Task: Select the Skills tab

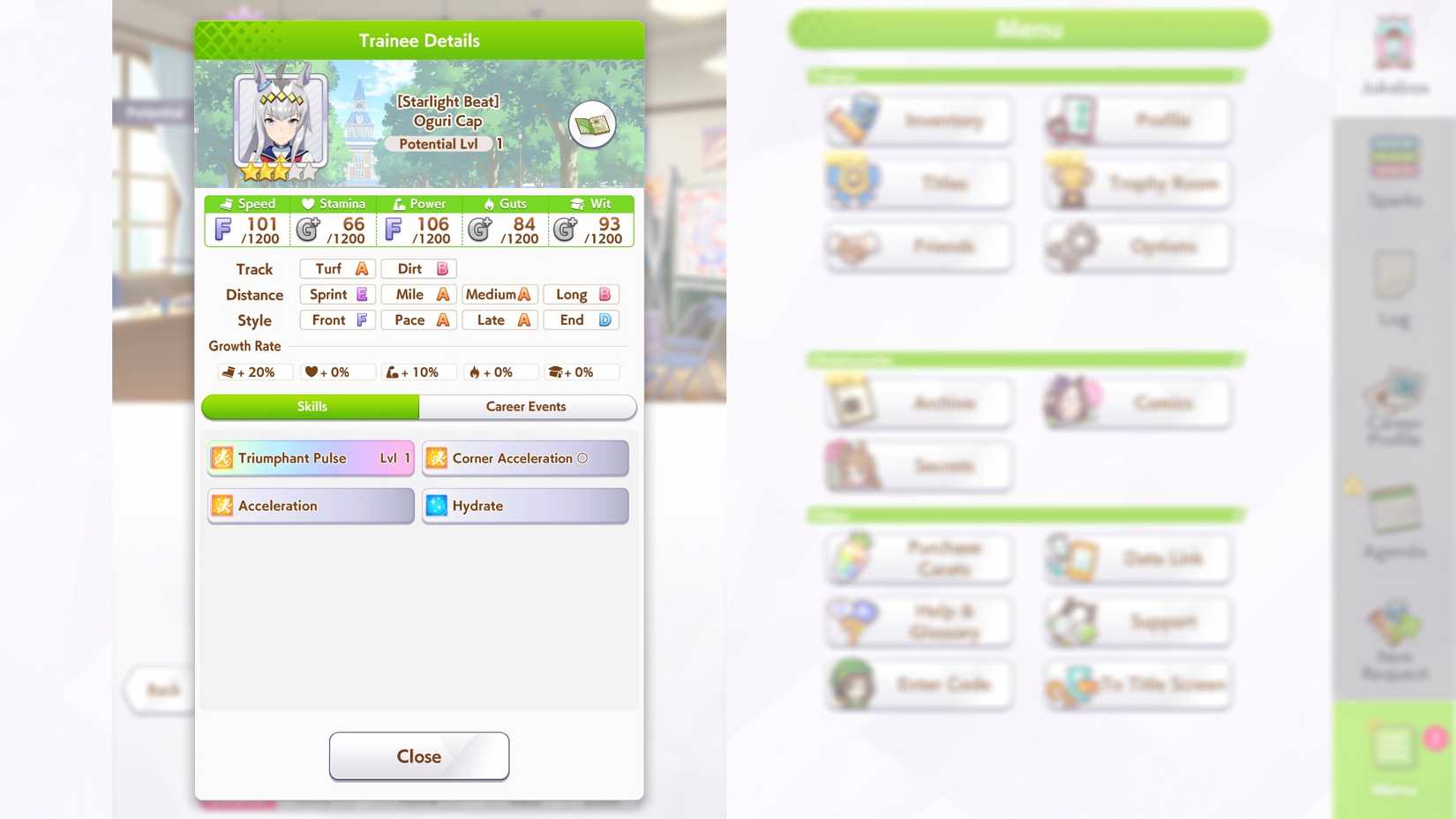Action: click(311, 407)
